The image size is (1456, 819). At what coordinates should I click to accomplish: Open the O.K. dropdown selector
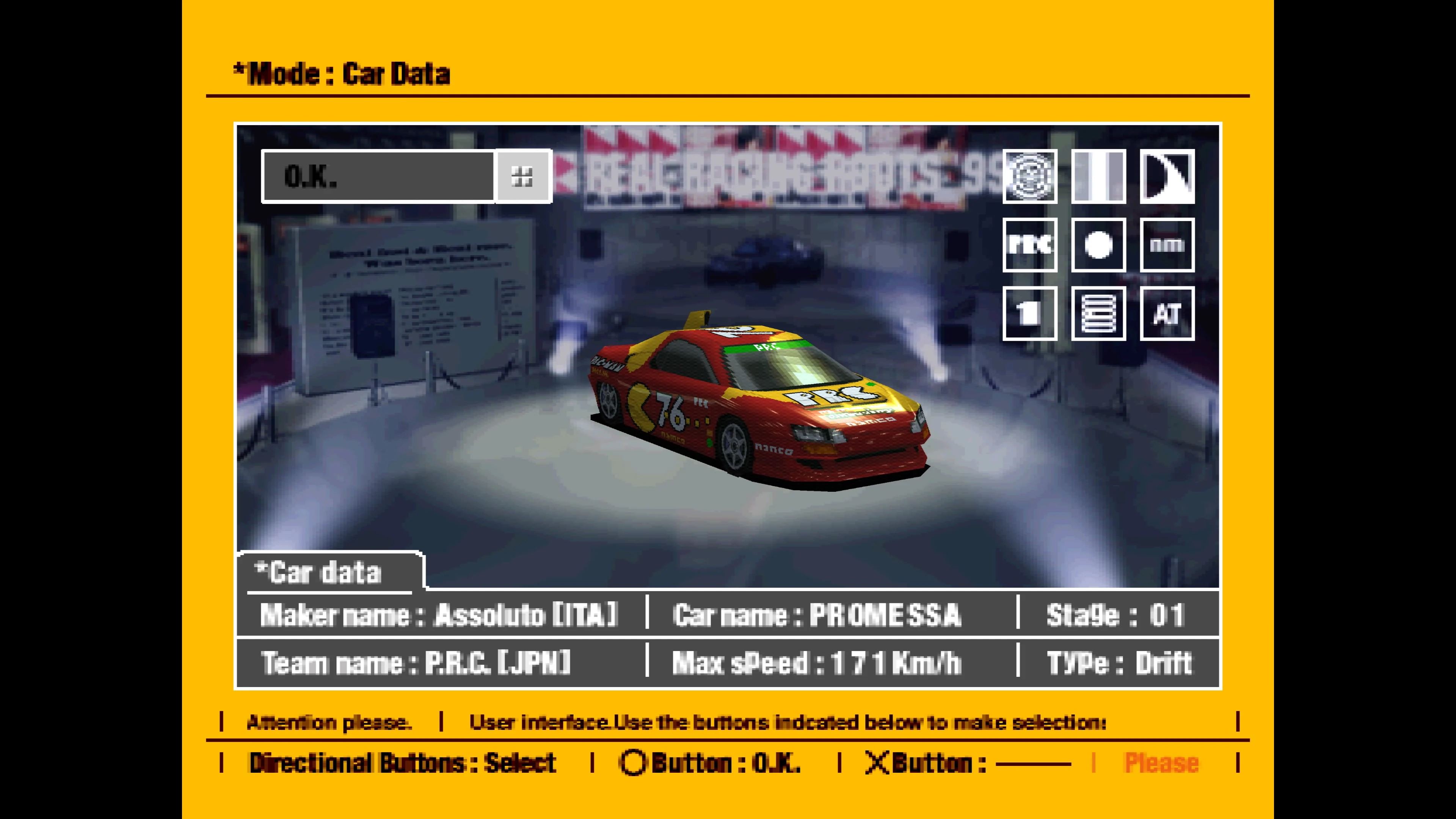tap(378, 176)
